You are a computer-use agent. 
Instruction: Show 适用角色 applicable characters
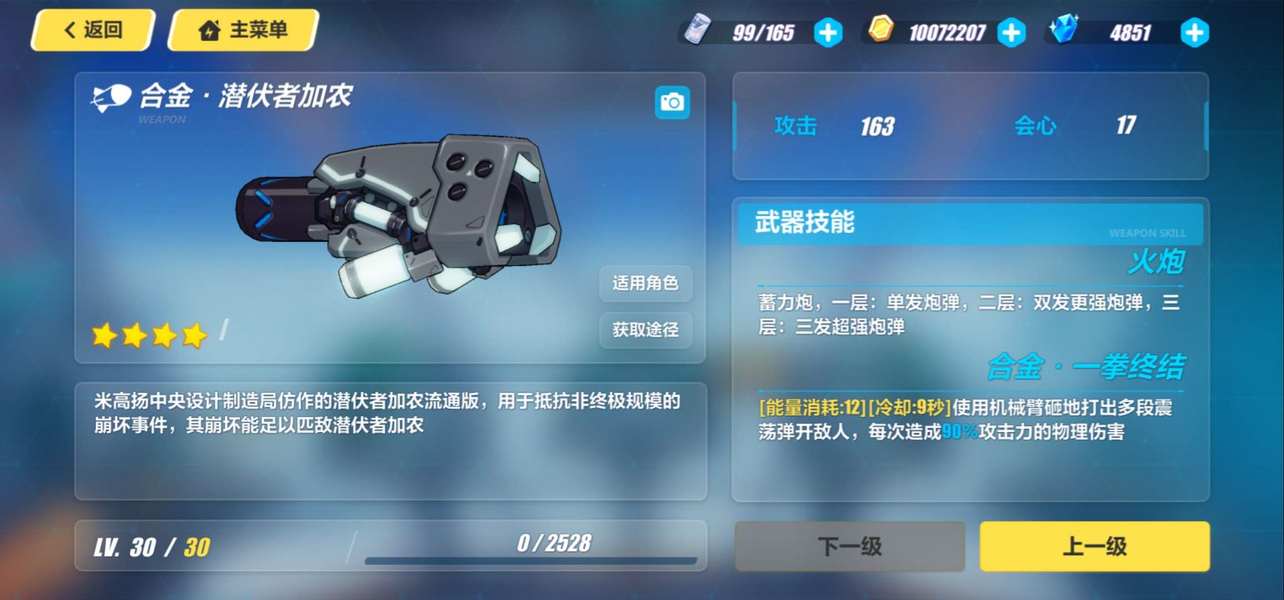tap(645, 283)
